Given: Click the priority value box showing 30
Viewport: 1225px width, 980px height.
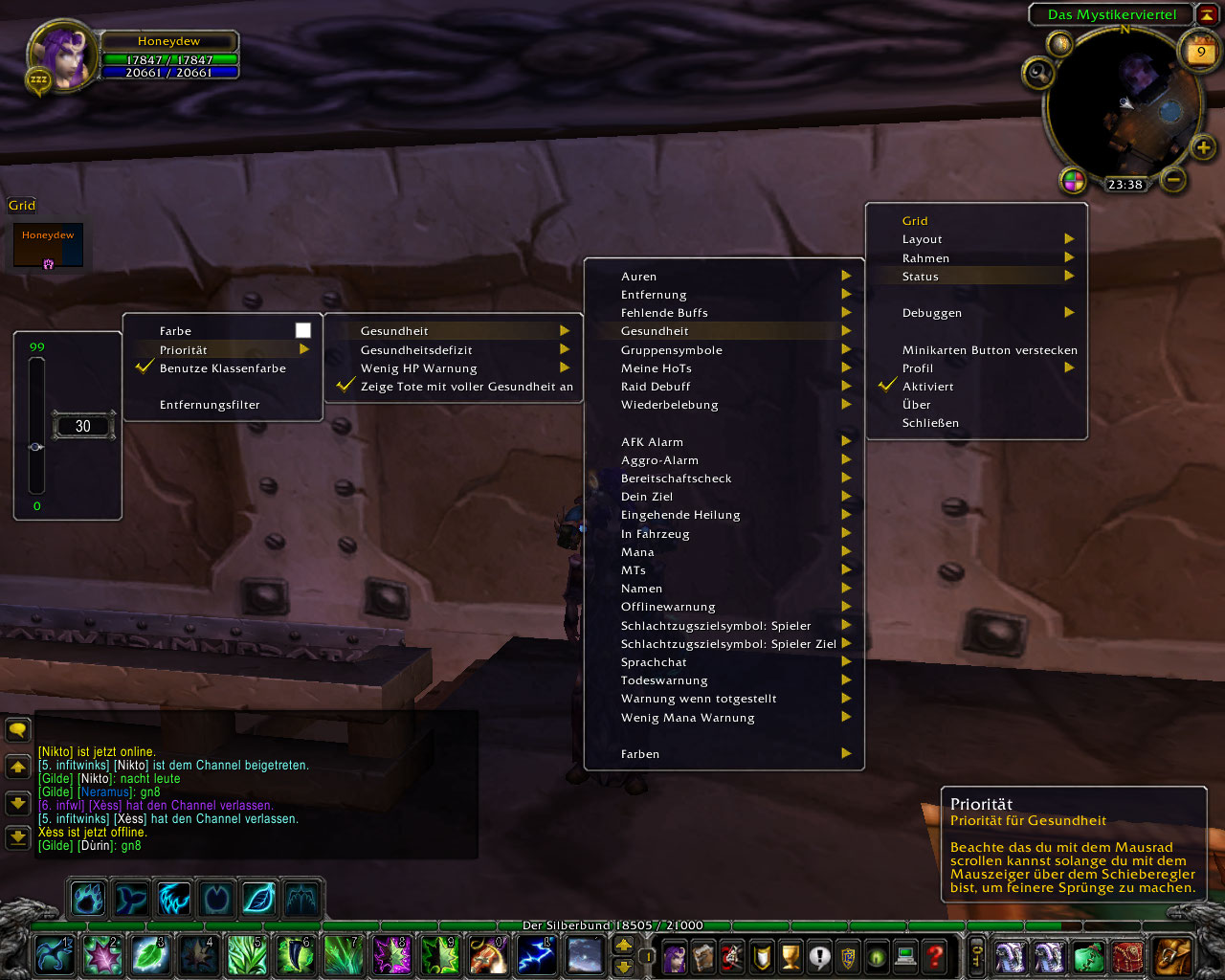Looking at the screenshot, I should (x=83, y=426).
